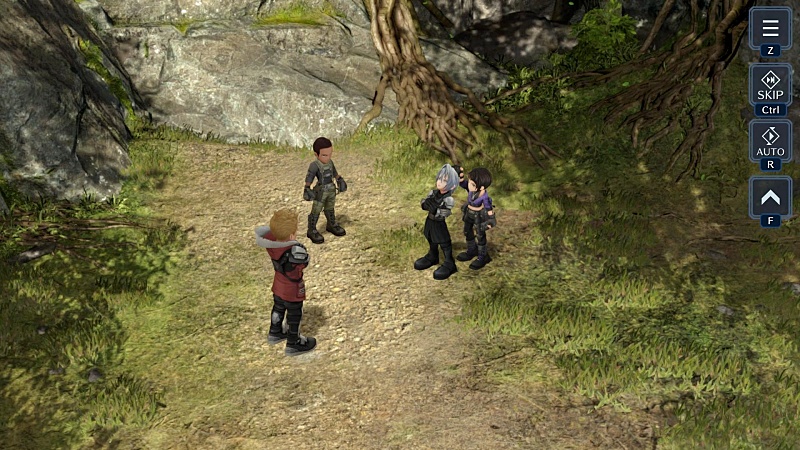
Task: Click the upward chevron button
Action: pos(770,197)
